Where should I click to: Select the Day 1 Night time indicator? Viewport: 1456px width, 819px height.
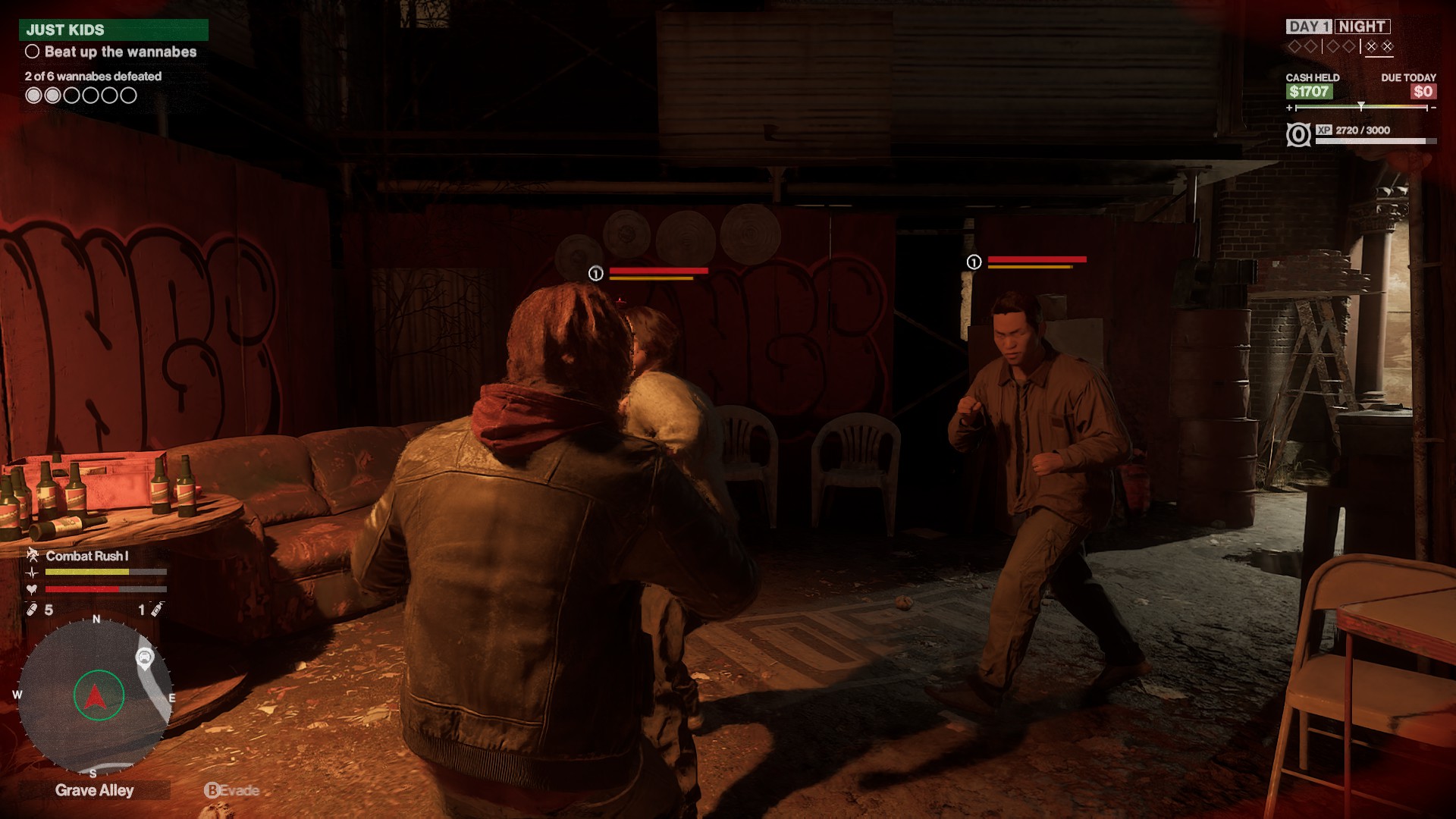pos(1338,27)
